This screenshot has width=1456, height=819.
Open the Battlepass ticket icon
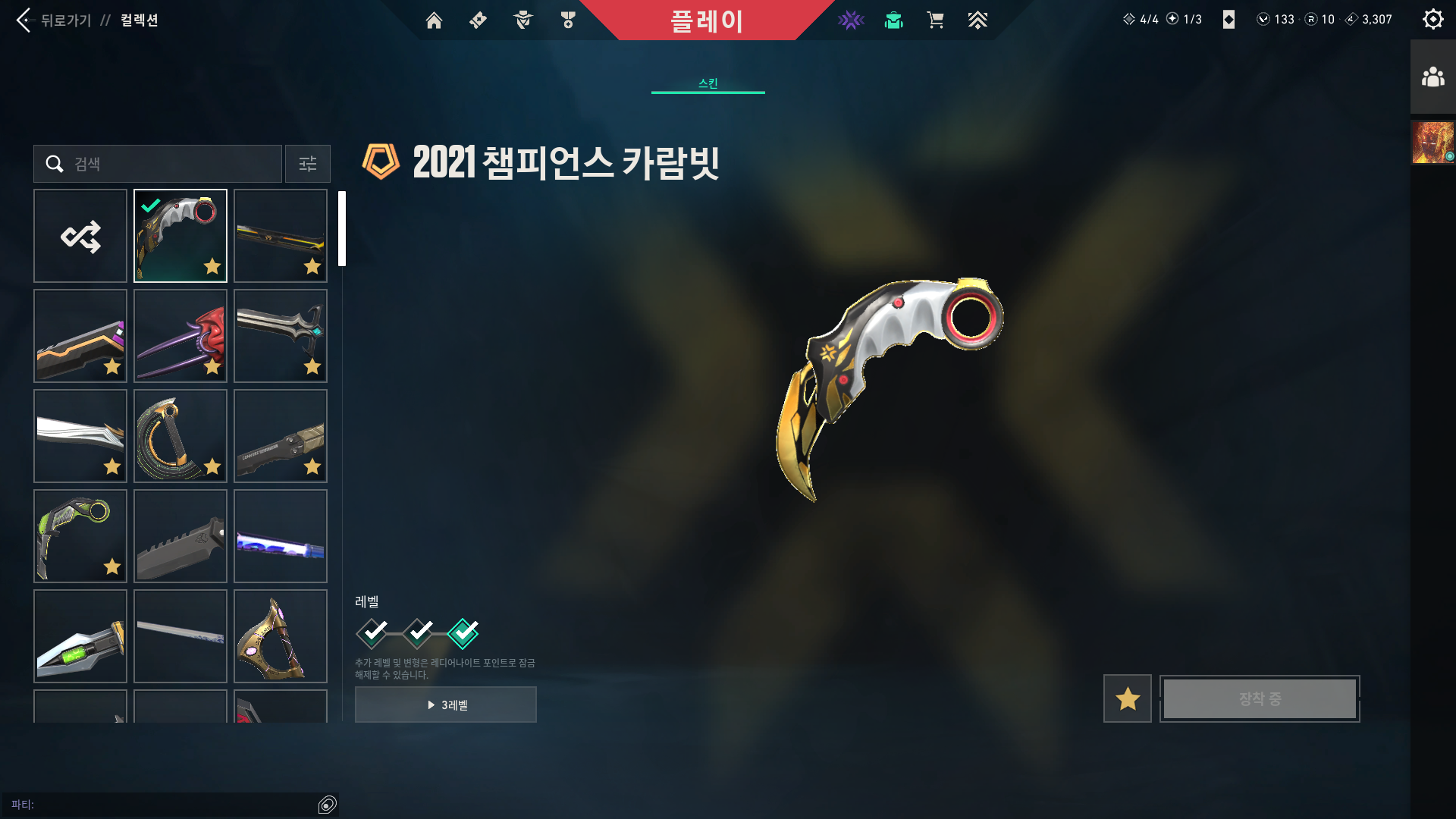point(478,20)
